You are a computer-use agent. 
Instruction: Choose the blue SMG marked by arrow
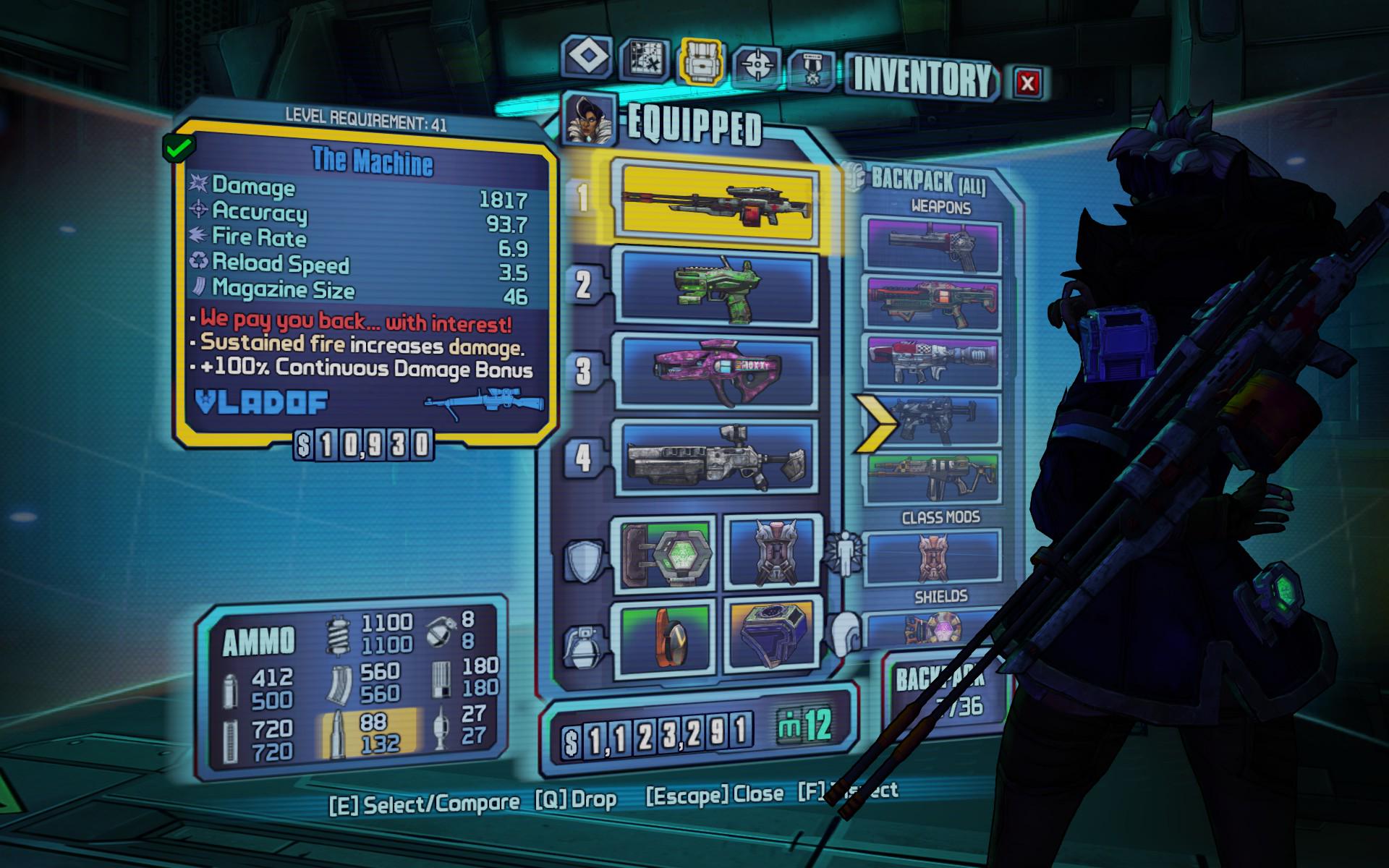tap(934, 420)
